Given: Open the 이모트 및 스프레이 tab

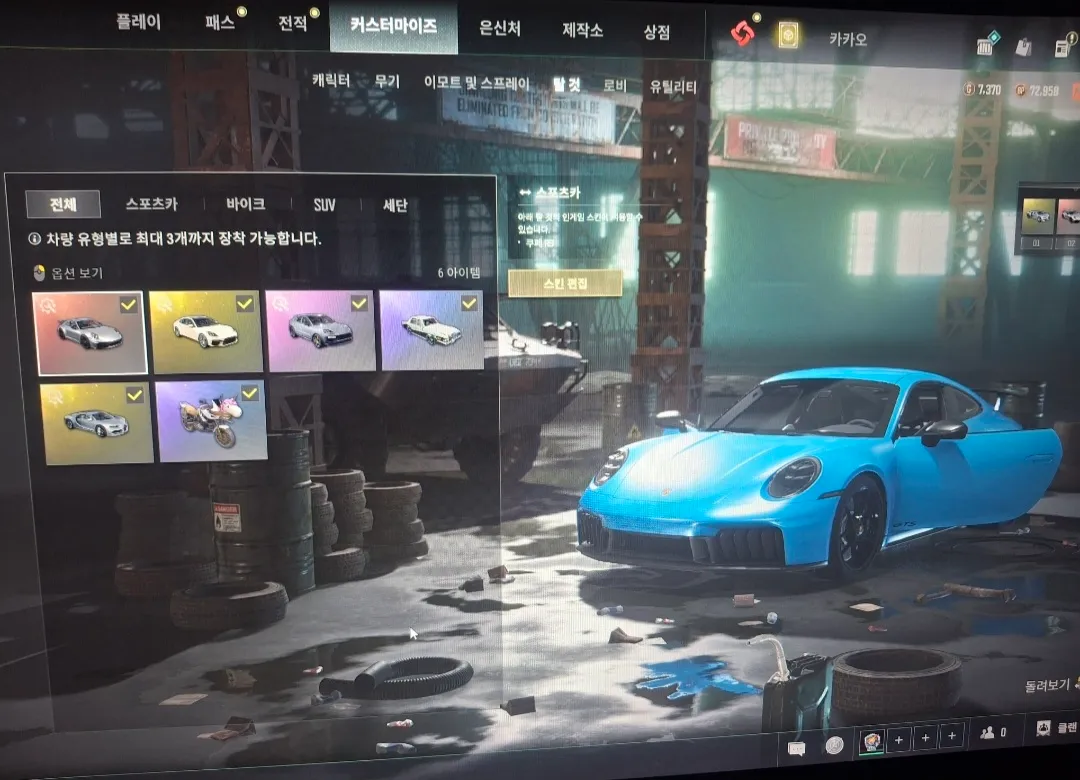Looking at the screenshot, I should (476, 84).
